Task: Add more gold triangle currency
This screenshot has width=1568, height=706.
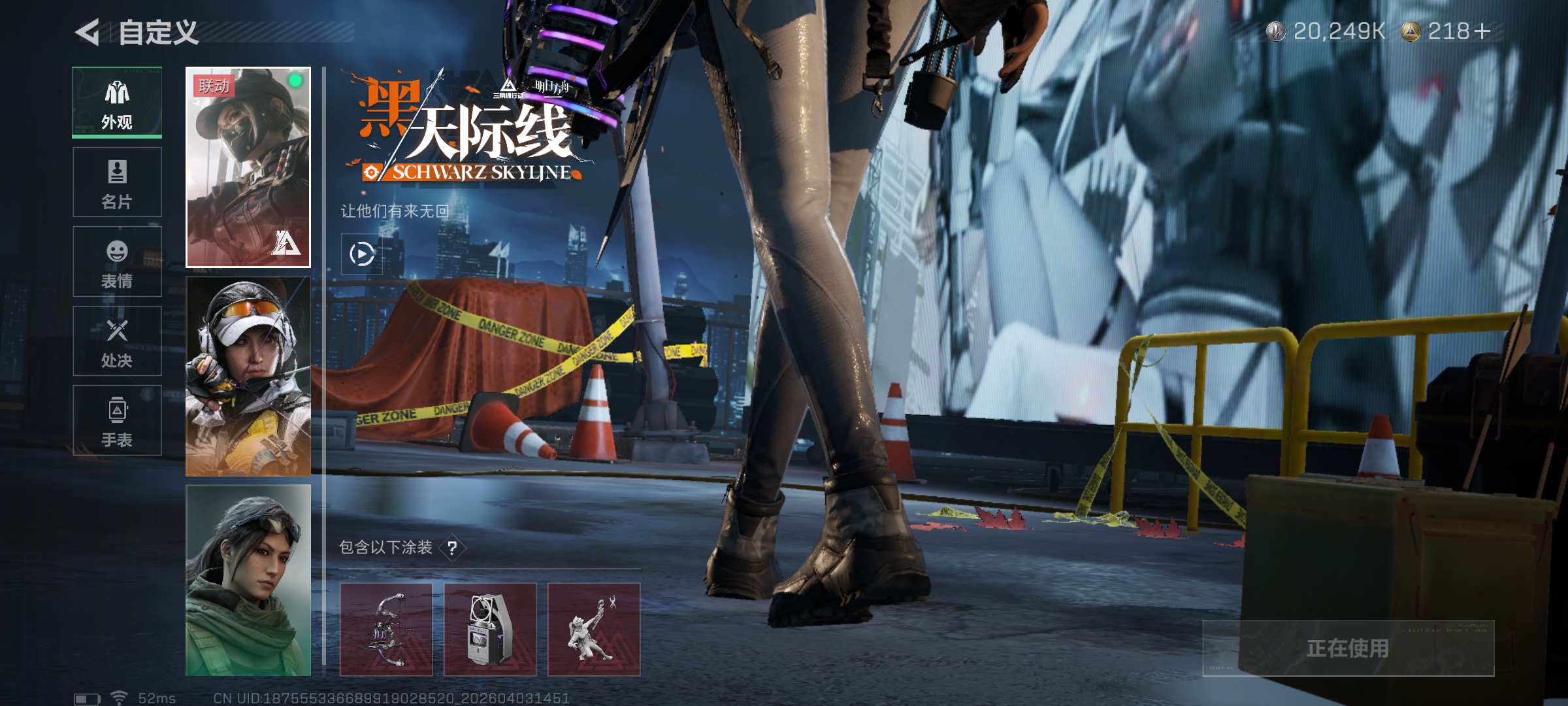Action: (x=1482, y=31)
